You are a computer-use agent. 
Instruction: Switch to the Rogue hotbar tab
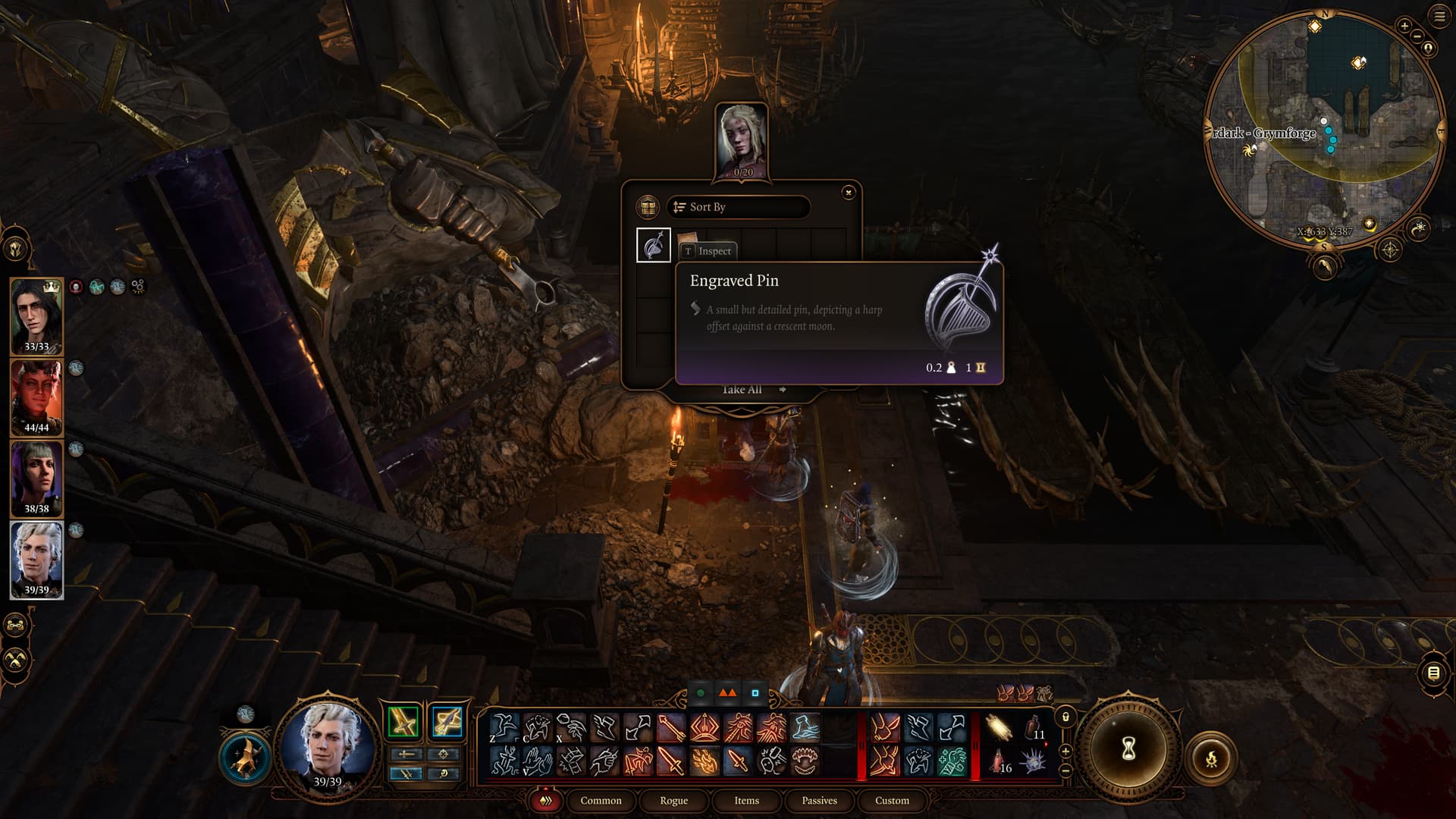[x=673, y=801]
